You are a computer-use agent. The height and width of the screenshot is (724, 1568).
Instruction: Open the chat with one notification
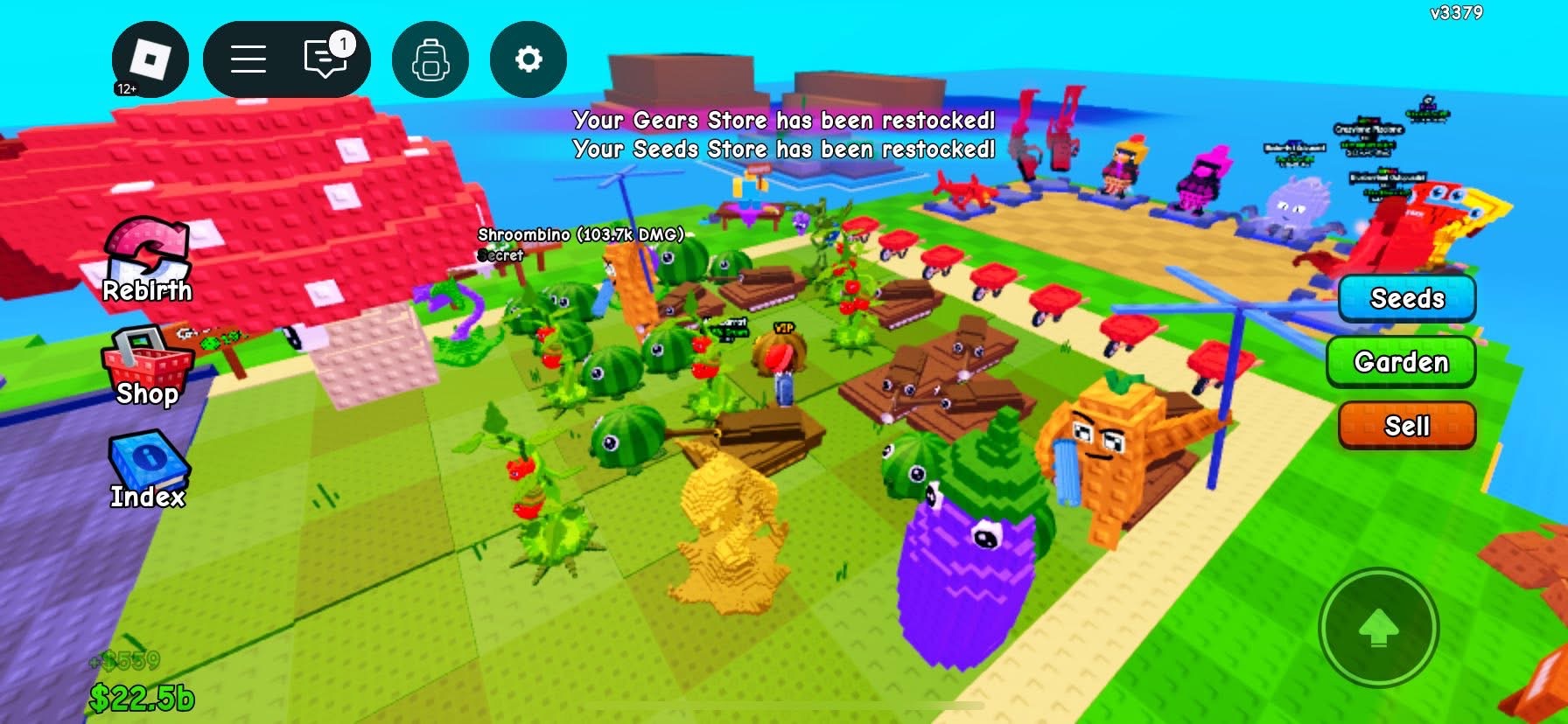point(326,59)
